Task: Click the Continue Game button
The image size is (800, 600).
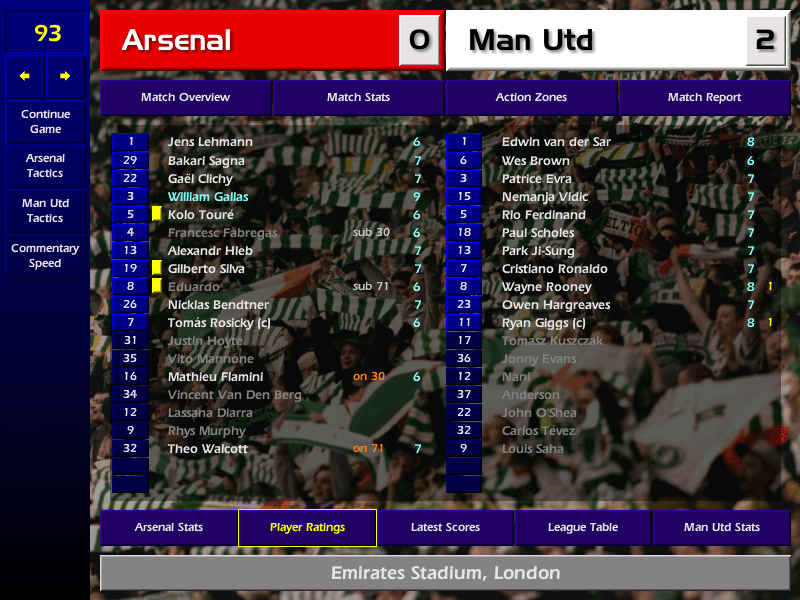Action: (45, 121)
